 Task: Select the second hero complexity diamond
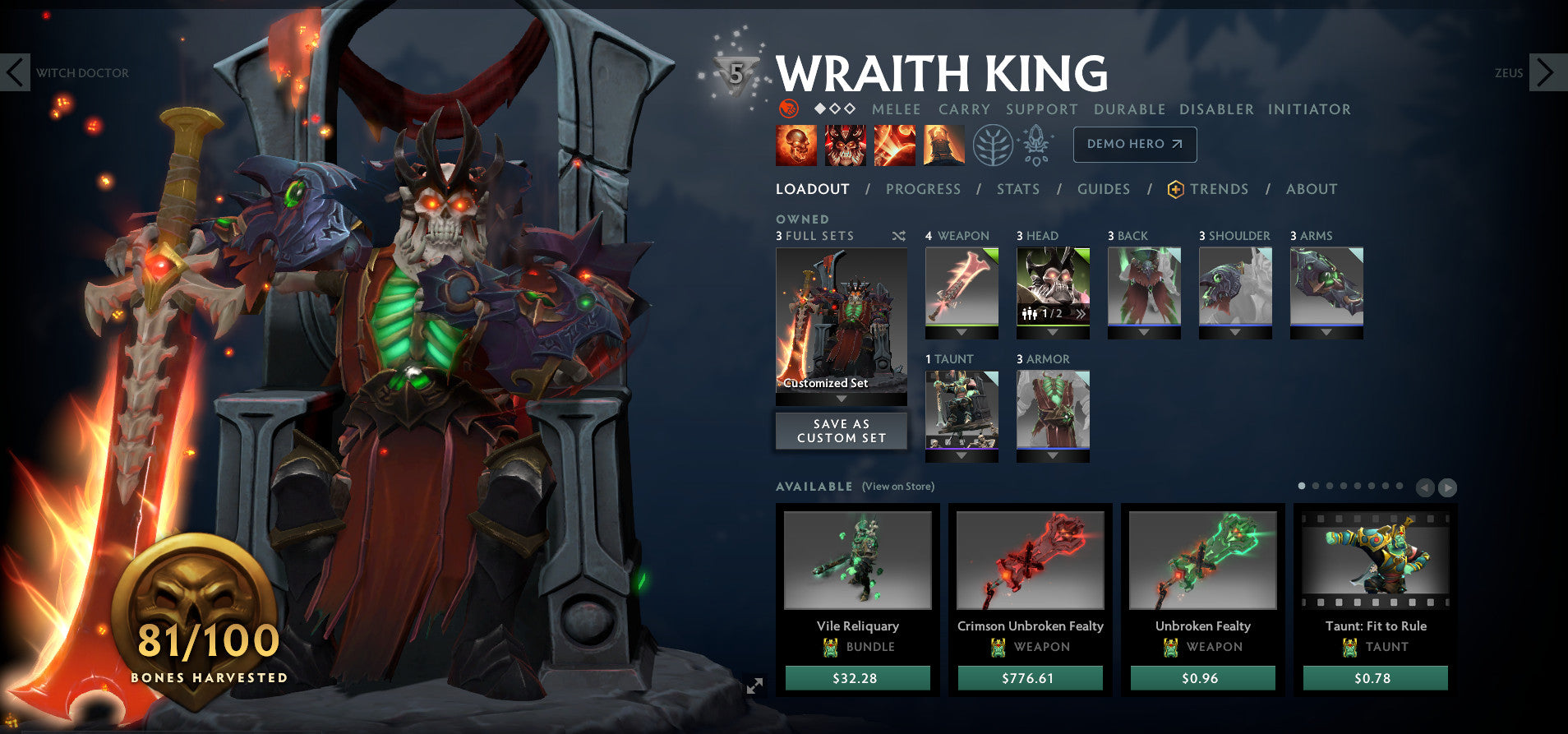point(834,108)
